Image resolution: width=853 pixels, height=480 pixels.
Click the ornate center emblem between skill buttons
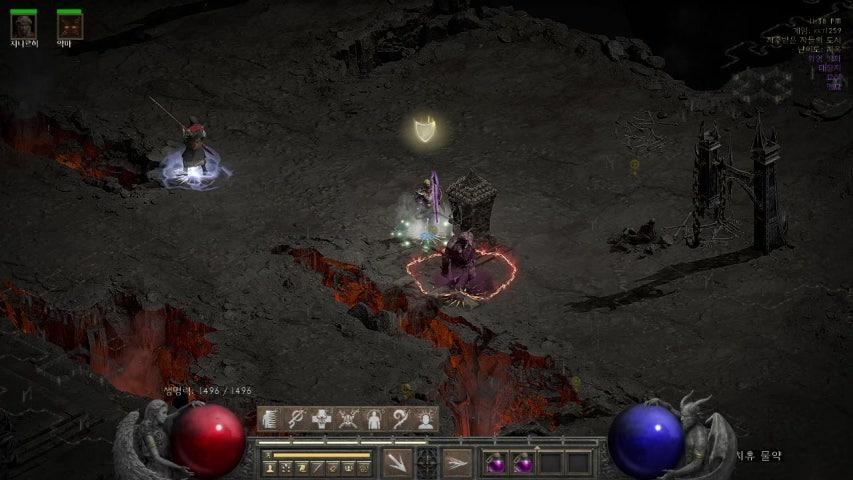[427, 462]
